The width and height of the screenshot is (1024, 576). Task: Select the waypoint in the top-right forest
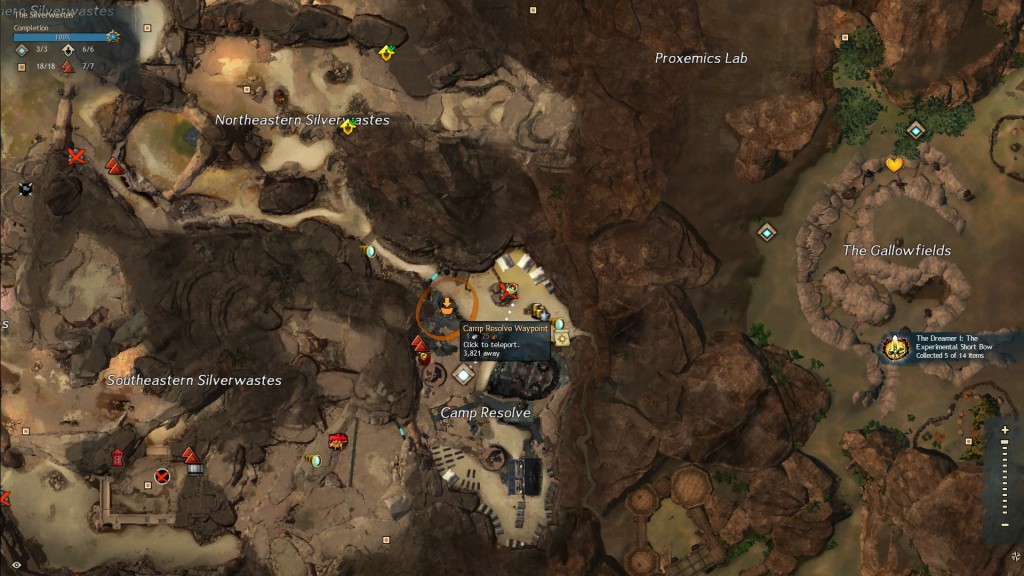pos(915,130)
